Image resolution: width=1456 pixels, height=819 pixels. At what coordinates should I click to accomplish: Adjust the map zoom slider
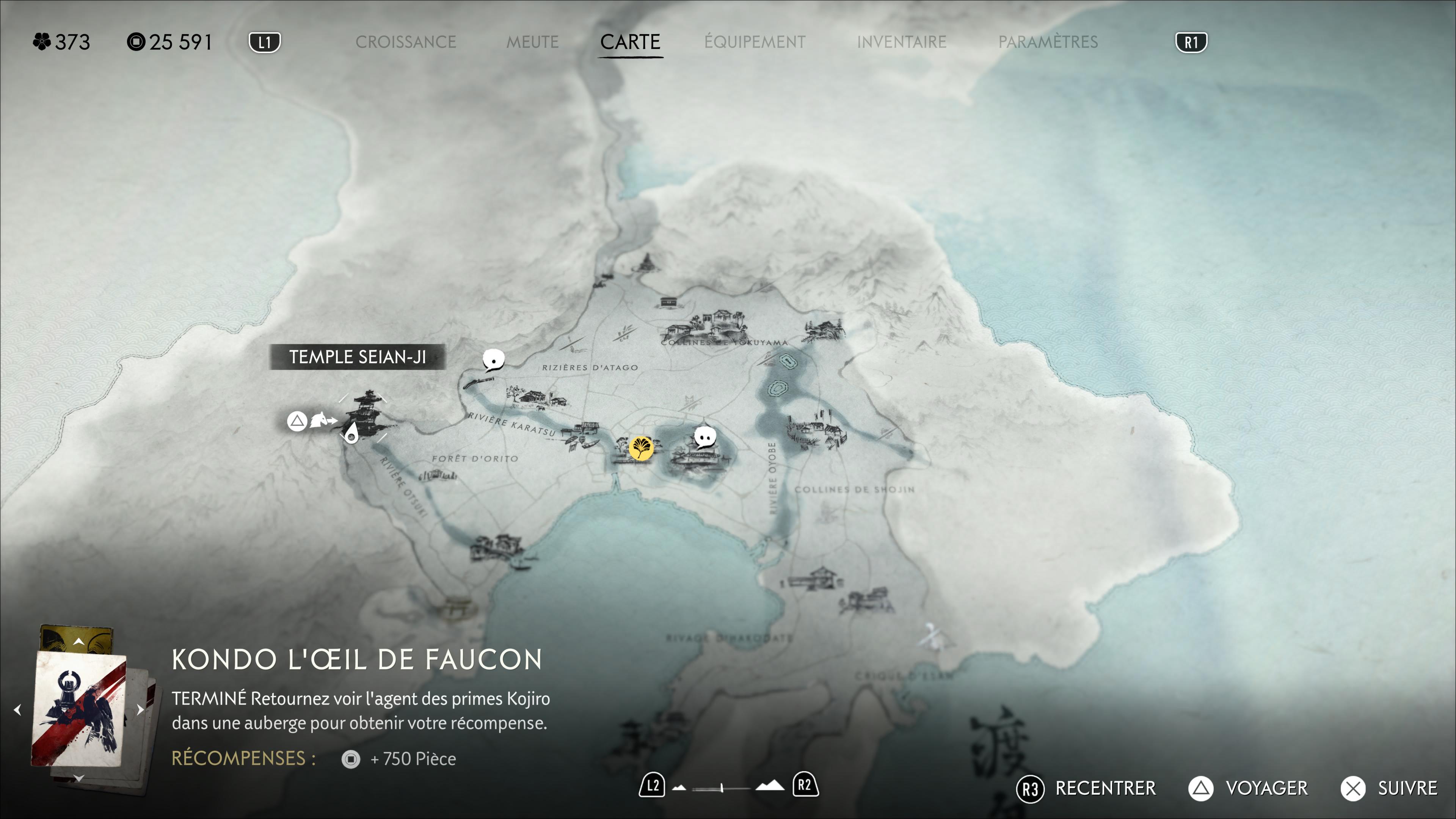click(722, 788)
